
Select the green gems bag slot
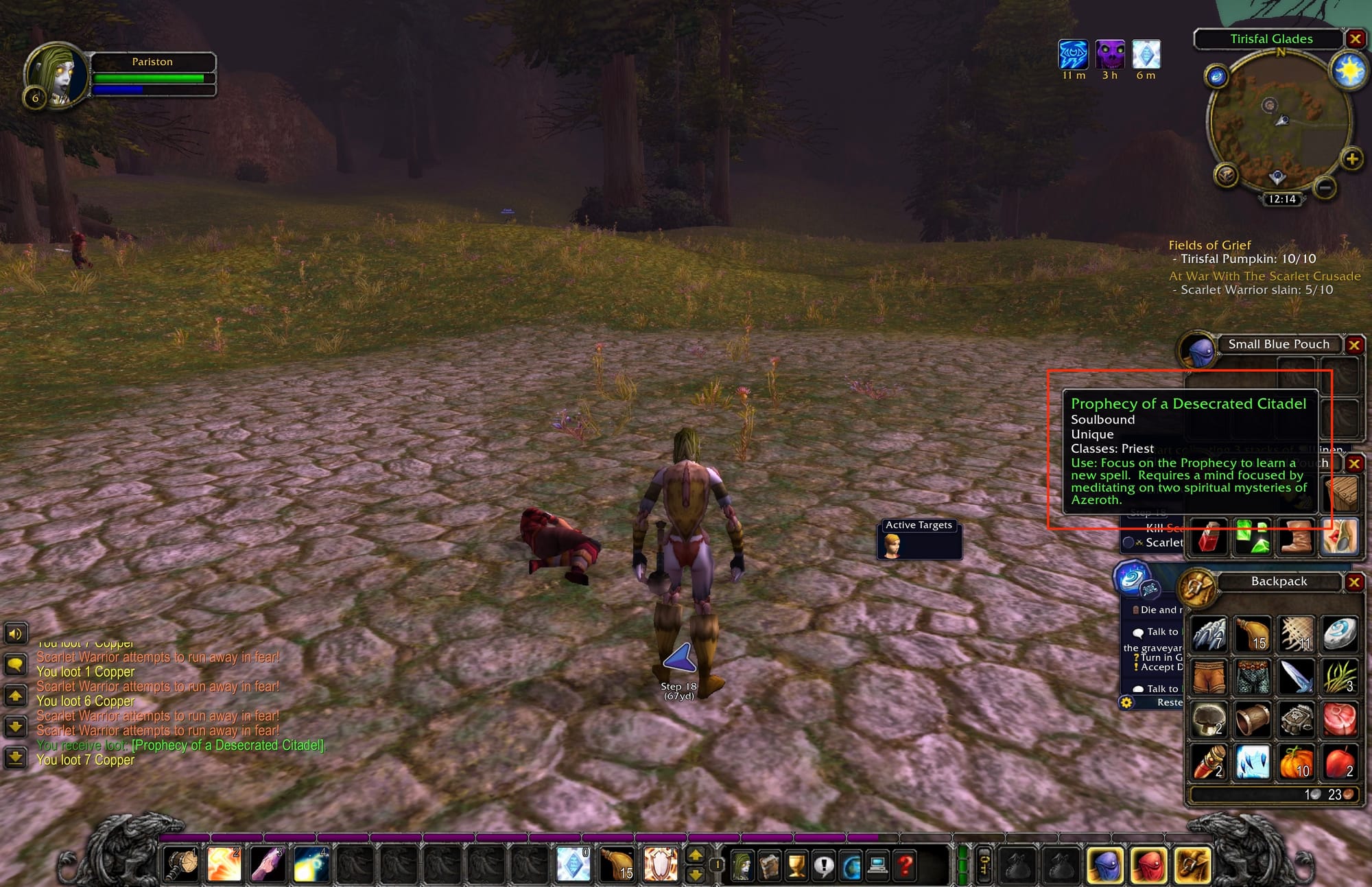tap(1252, 536)
